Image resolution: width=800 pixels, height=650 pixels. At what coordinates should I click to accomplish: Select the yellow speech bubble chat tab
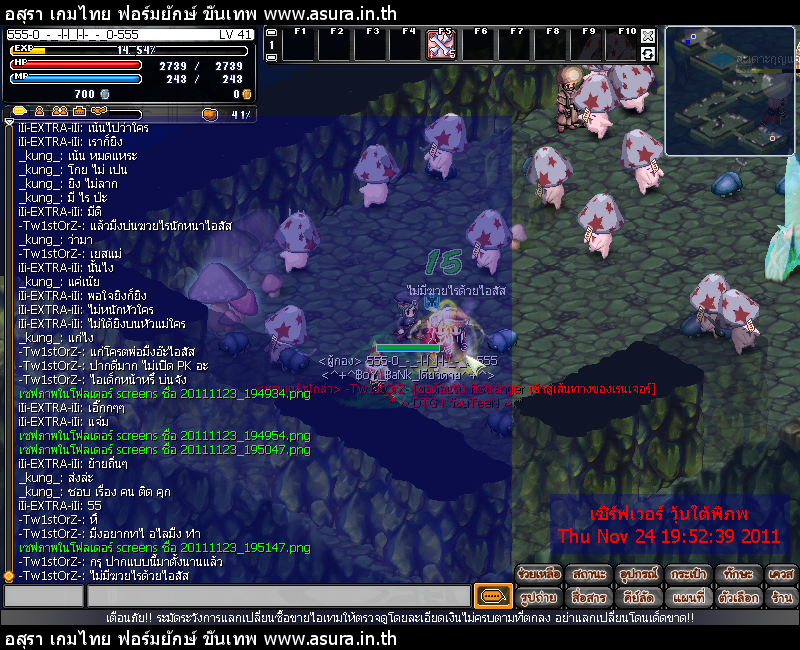click(20, 111)
